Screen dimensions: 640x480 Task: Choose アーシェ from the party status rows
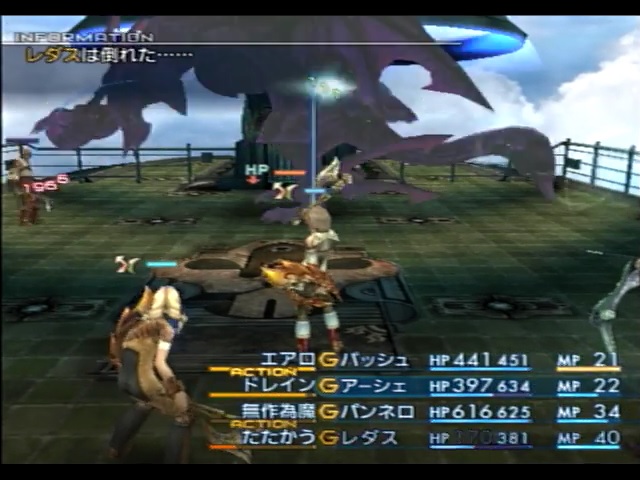(374, 386)
